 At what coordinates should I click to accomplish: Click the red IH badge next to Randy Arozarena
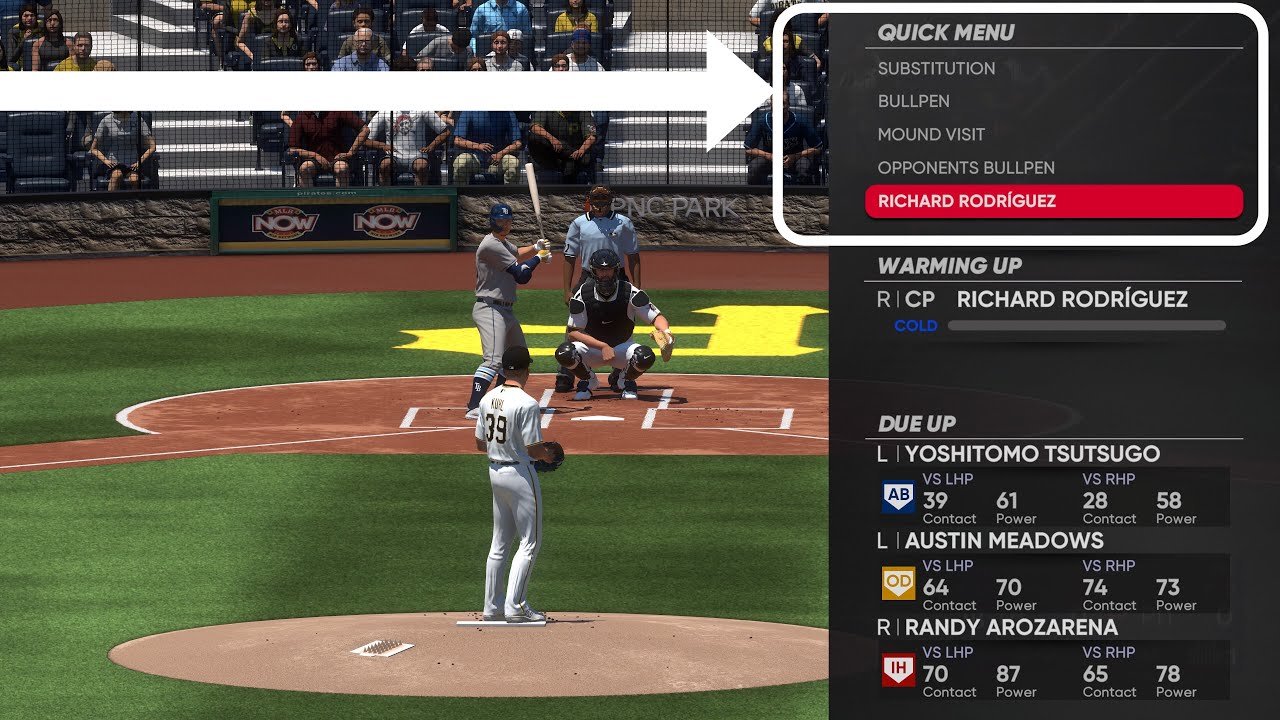(897, 671)
